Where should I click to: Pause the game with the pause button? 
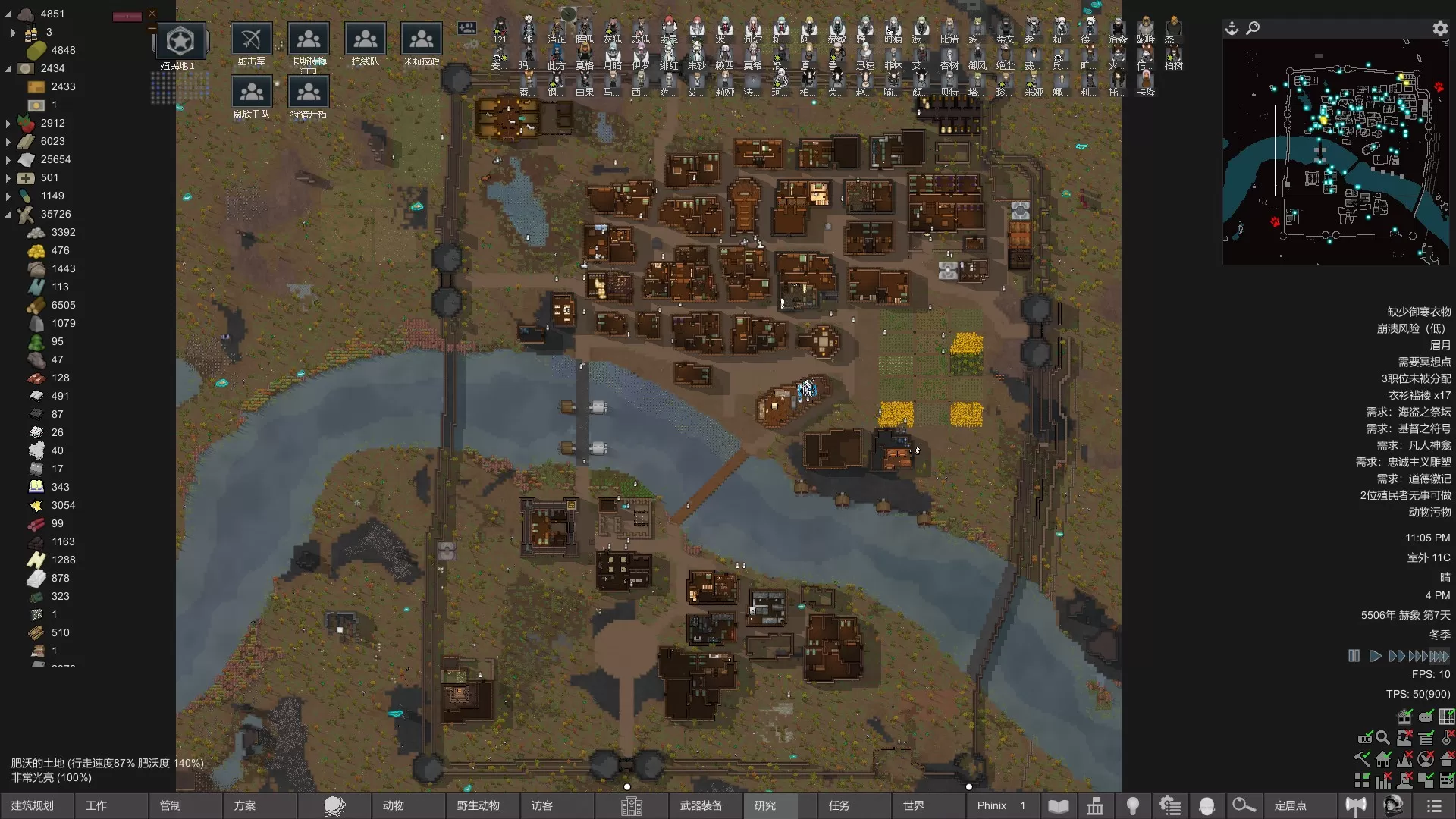pos(1354,656)
